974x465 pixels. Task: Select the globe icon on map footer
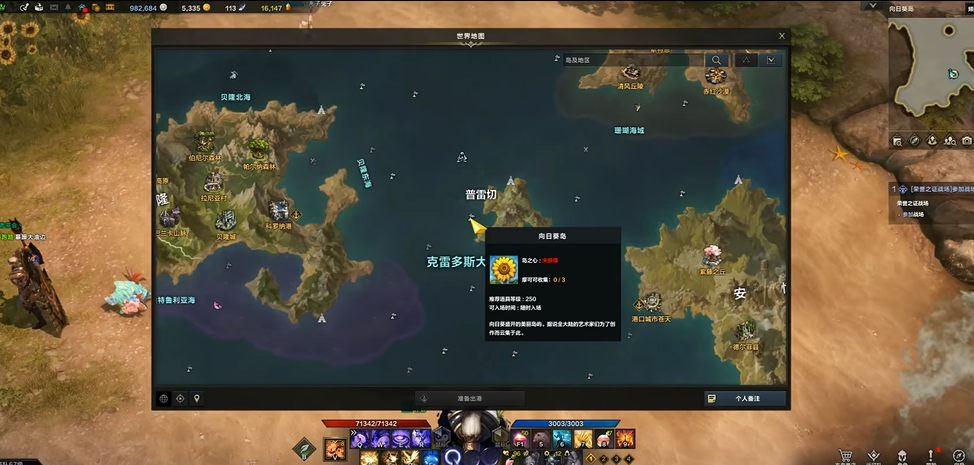click(x=164, y=398)
